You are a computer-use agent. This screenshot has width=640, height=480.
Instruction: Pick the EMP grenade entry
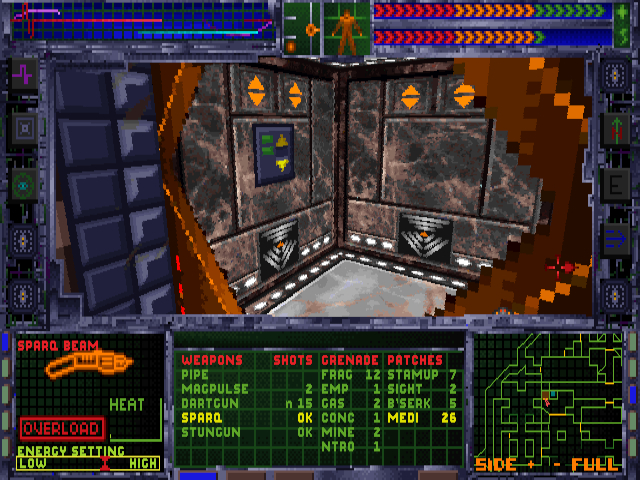click(334, 388)
